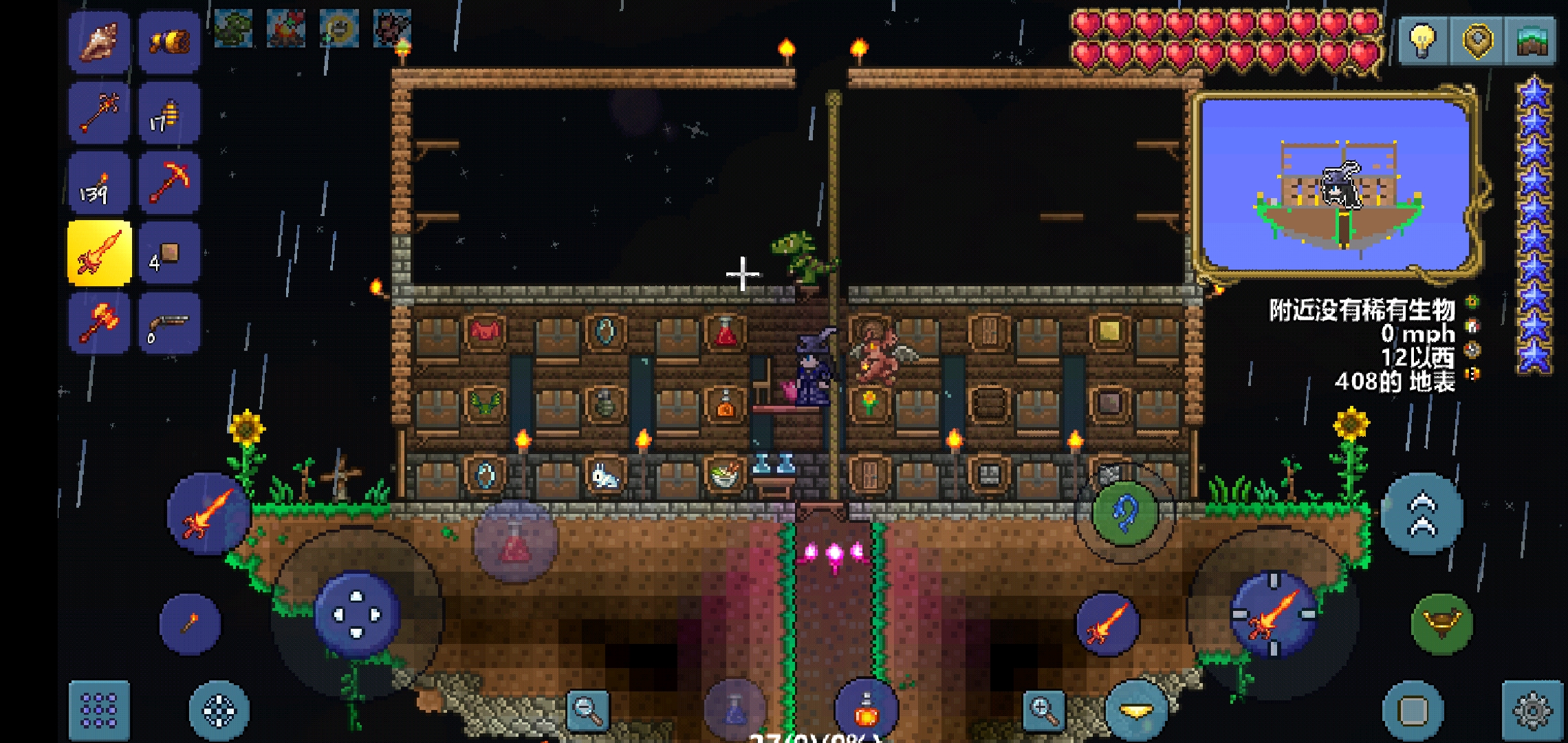
Task: Select the red hammer-axe hotbar slot
Action: coord(99,323)
